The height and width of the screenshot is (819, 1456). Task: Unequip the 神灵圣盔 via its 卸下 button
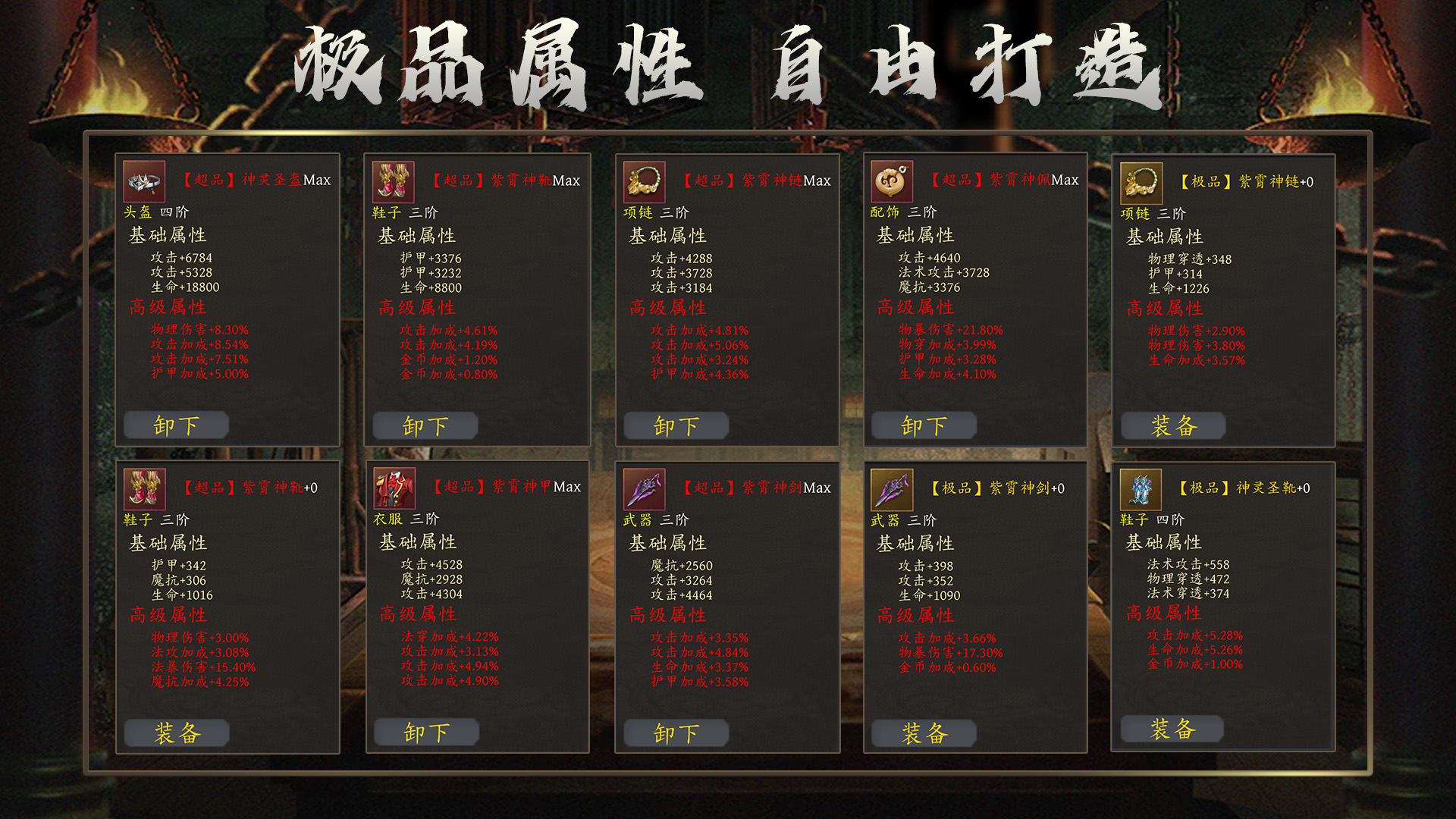176,425
